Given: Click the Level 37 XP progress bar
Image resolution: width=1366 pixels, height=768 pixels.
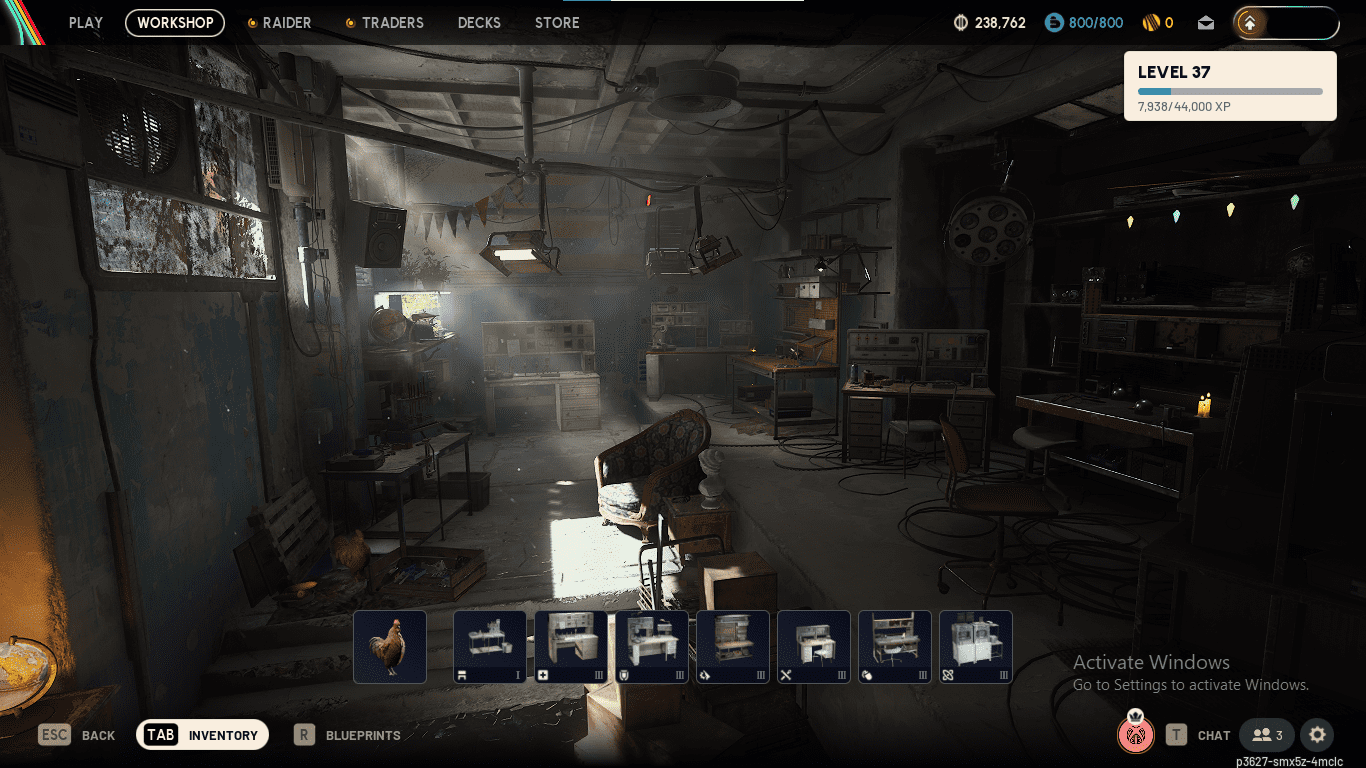Looking at the screenshot, I should point(1229,90).
